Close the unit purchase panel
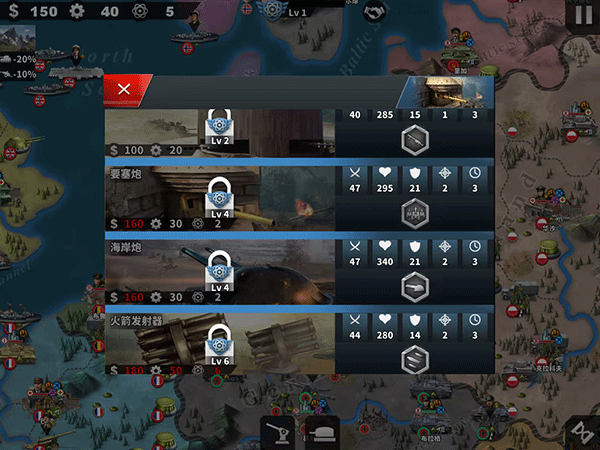This screenshot has width=600, height=450. (x=124, y=89)
